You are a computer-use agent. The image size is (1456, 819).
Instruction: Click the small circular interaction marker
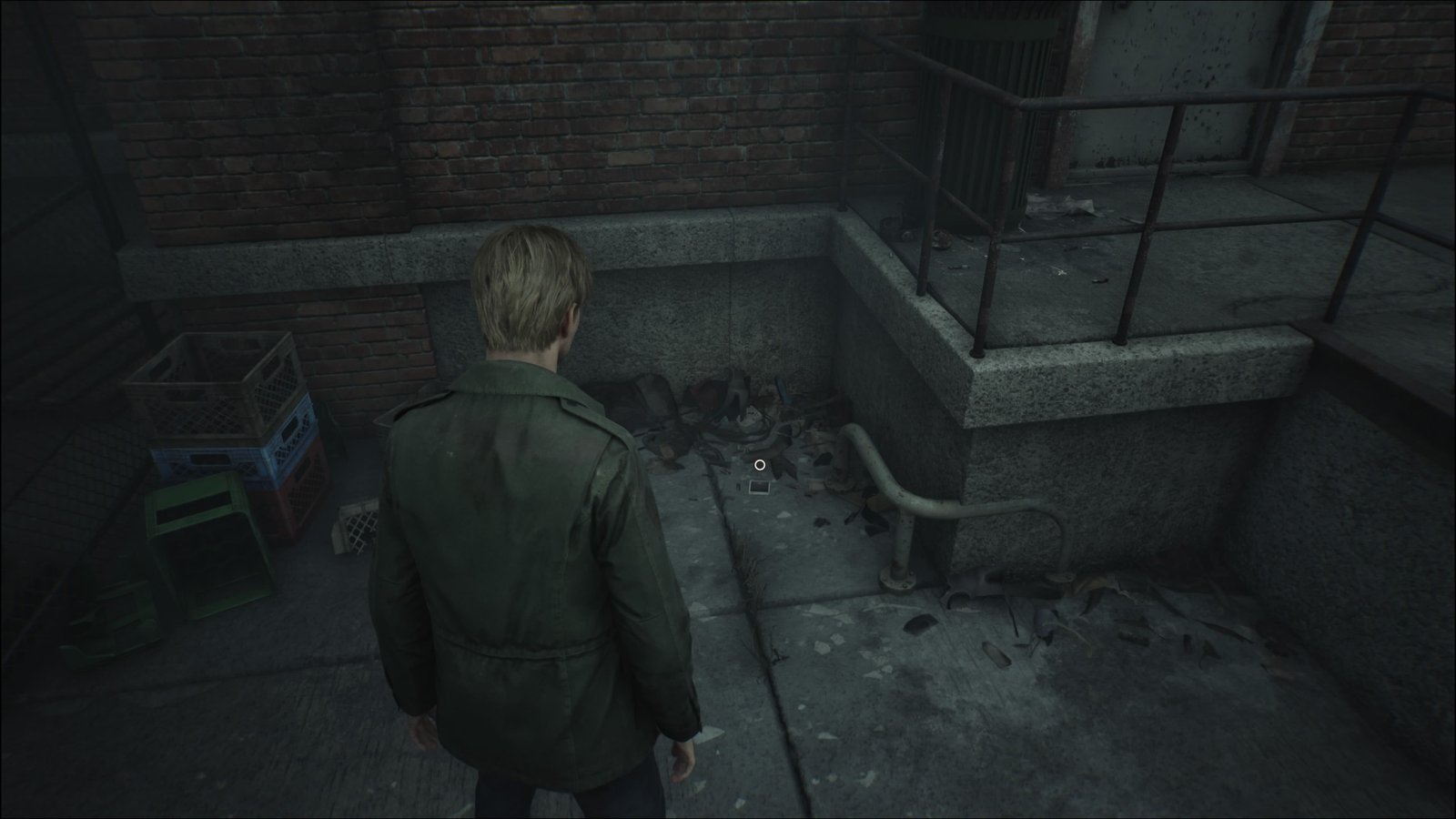pyautogui.click(x=760, y=465)
